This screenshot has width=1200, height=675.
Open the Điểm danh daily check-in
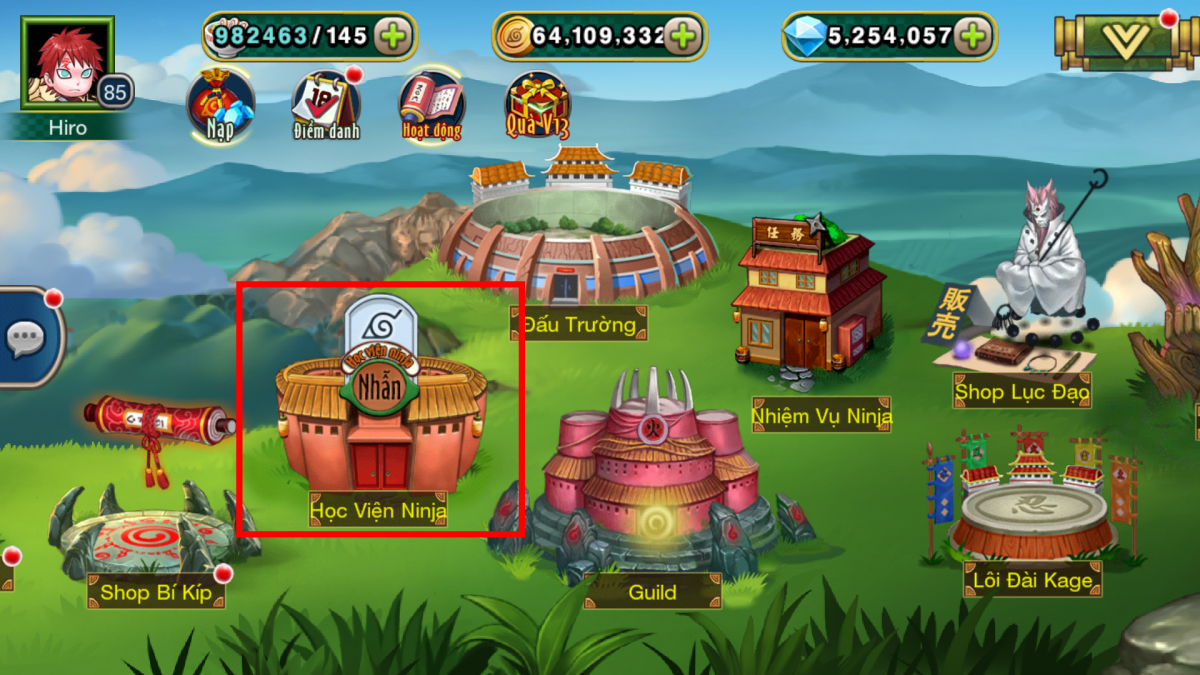[326, 105]
